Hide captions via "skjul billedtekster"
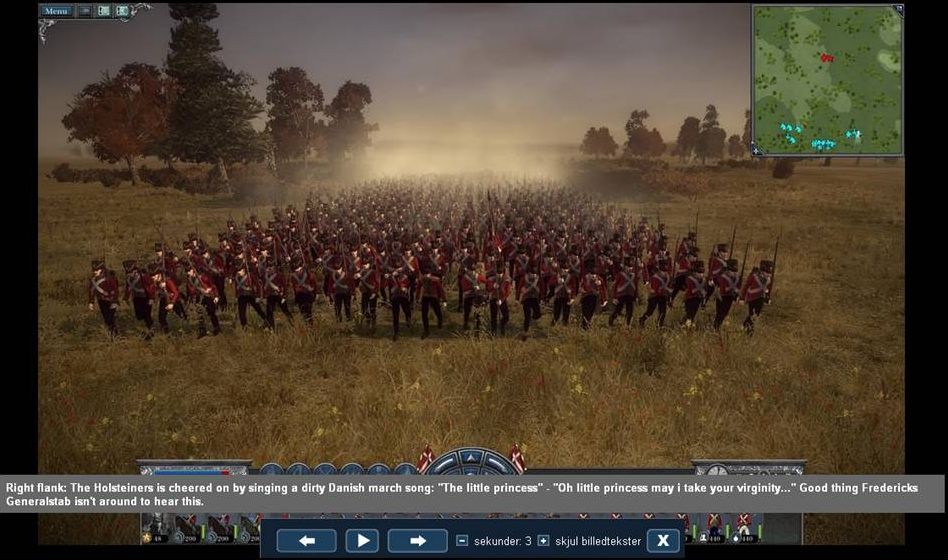Viewport: 948px width, 560px height. coord(594,541)
